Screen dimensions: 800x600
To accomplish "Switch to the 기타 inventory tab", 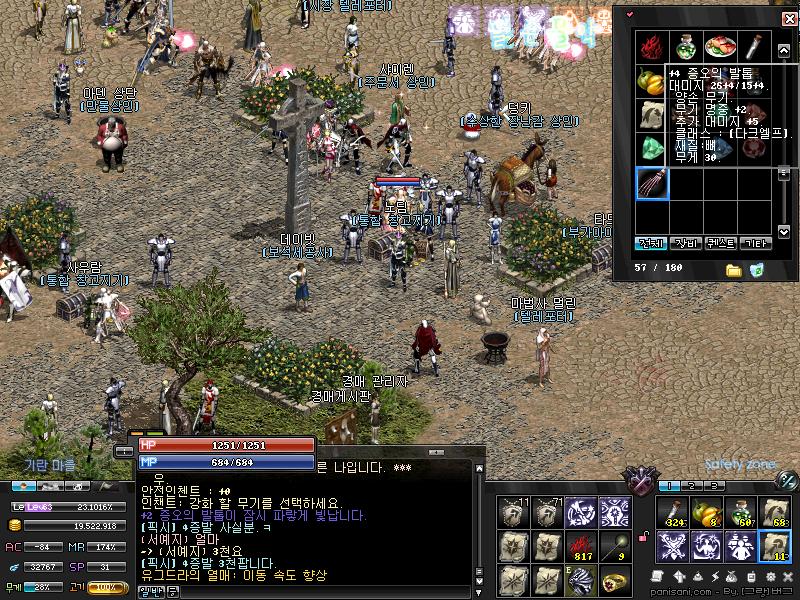I will 755,243.
